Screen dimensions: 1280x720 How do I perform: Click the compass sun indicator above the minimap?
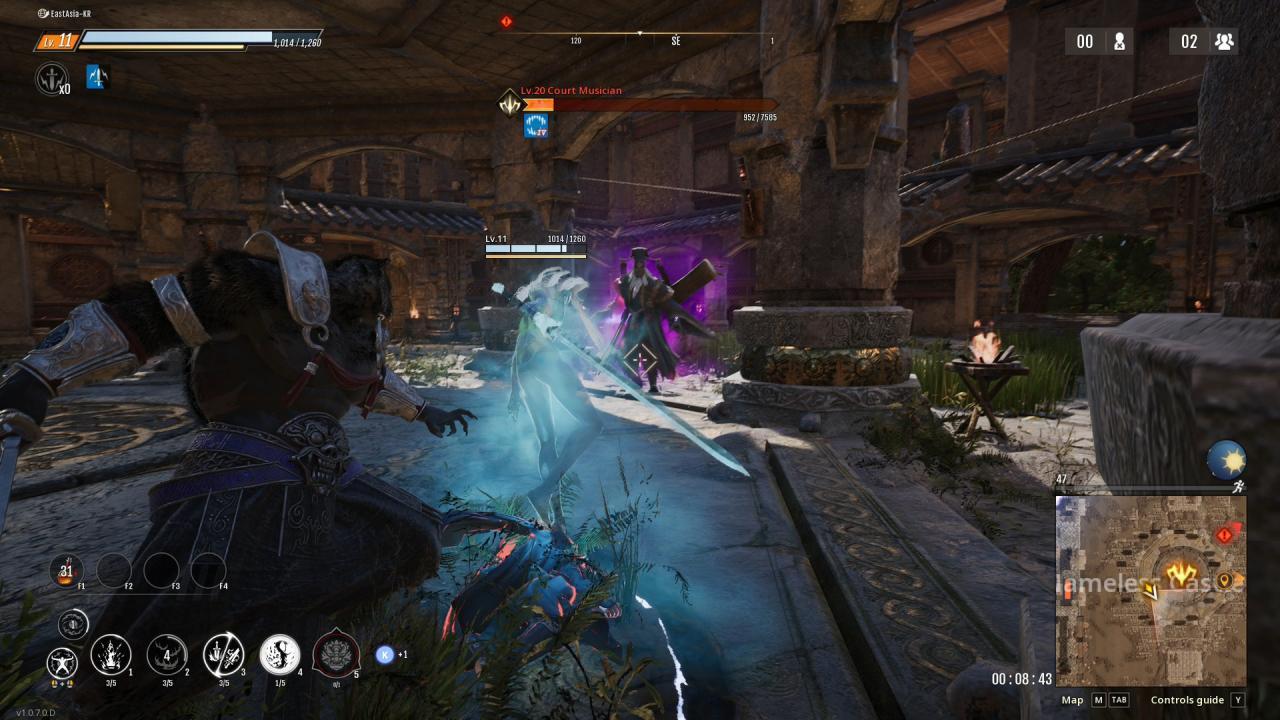click(x=1227, y=460)
